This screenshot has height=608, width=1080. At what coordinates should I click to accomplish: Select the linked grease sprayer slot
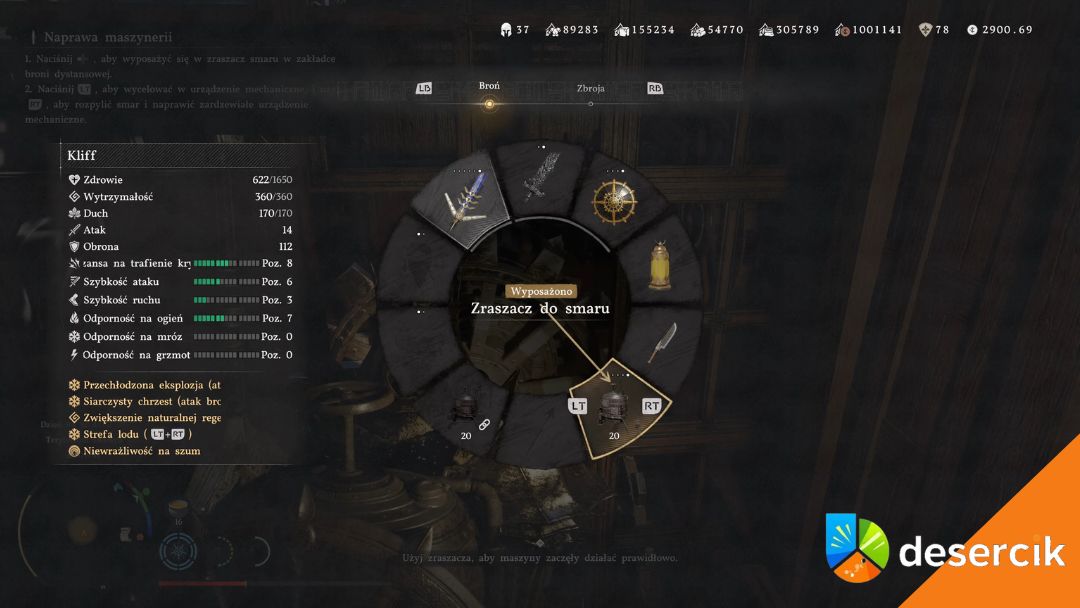[x=465, y=411]
